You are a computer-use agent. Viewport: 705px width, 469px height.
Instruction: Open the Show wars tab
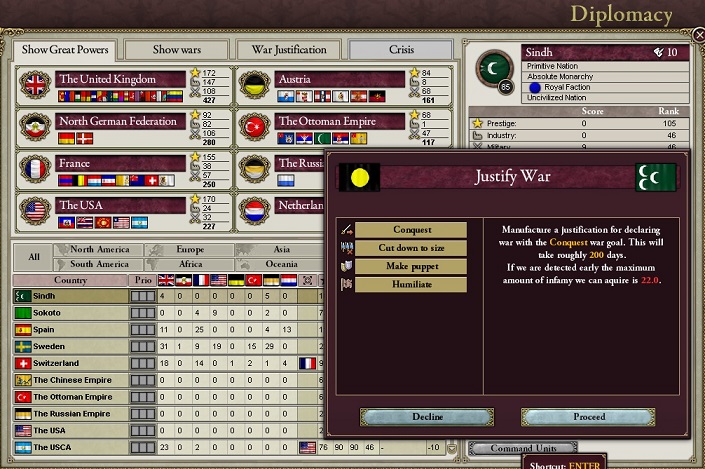[x=176, y=50]
